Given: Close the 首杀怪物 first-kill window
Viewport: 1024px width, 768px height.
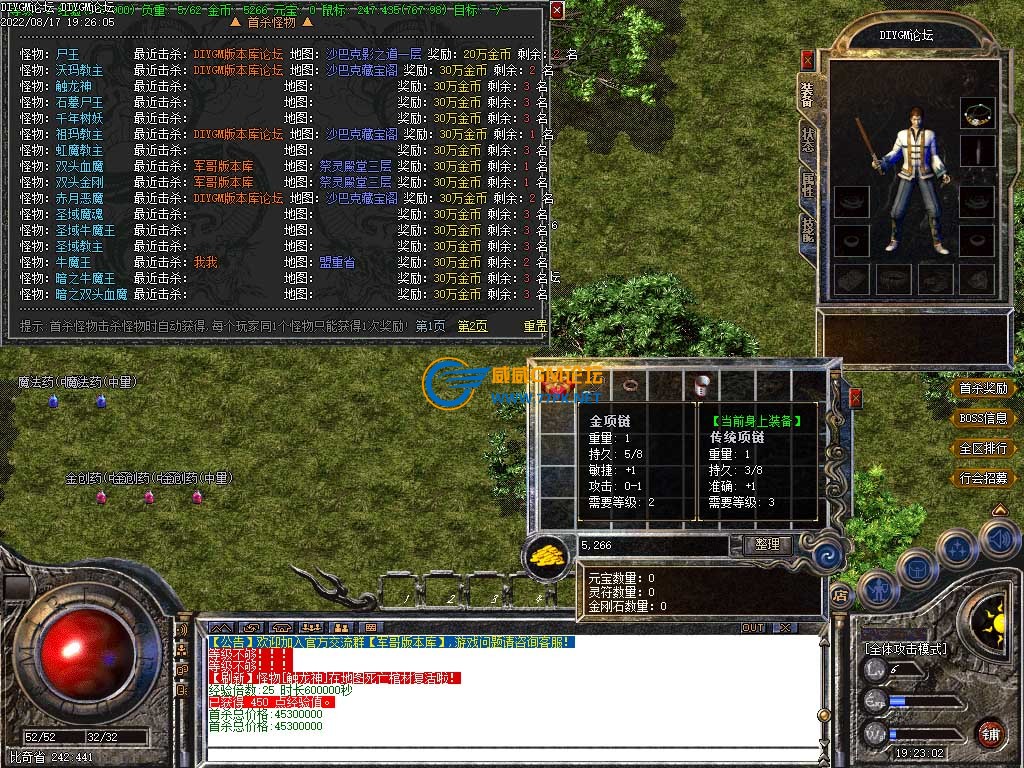Looking at the screenshot, I should (557, 10).
